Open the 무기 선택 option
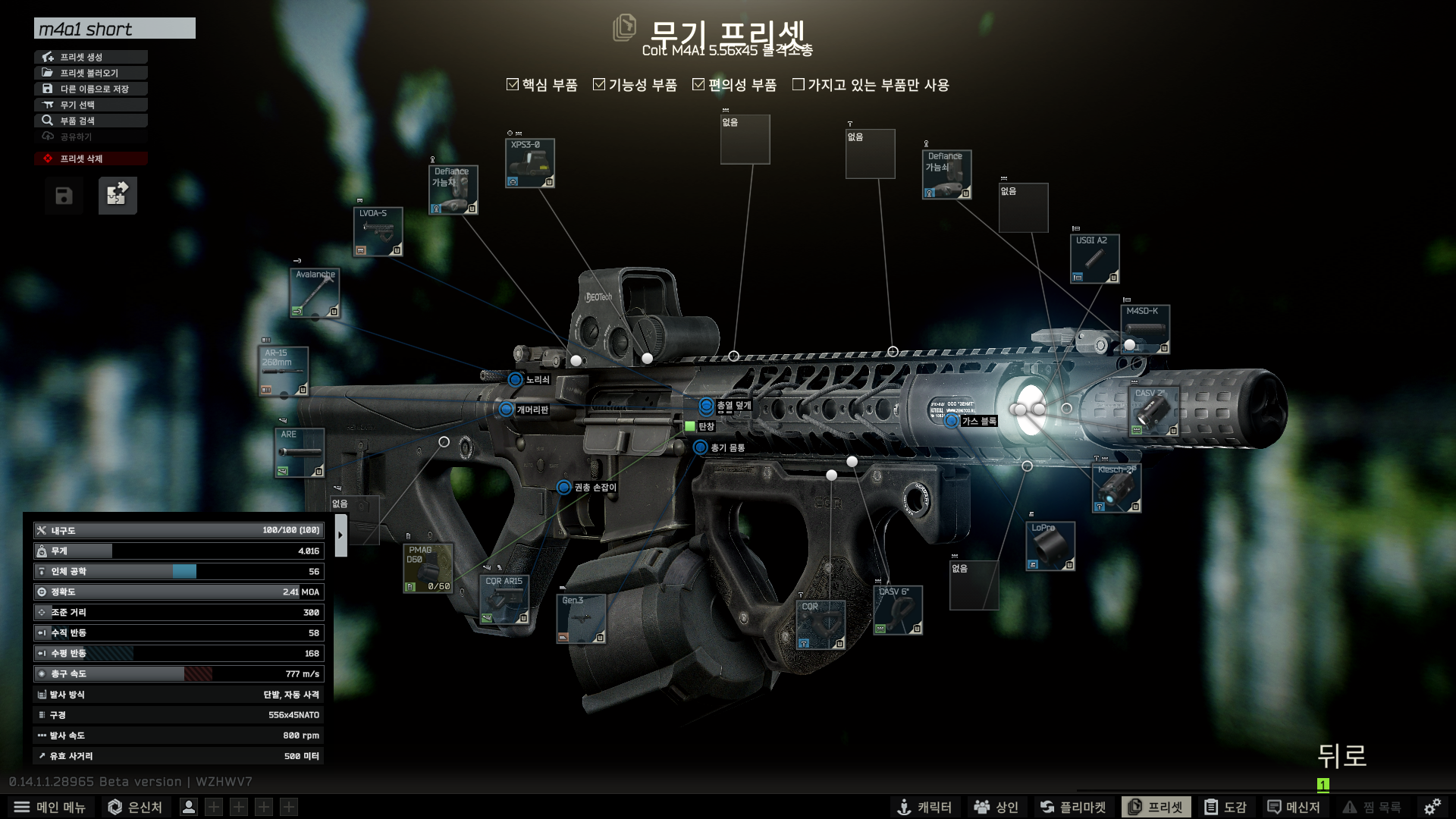 click(90, 105)
